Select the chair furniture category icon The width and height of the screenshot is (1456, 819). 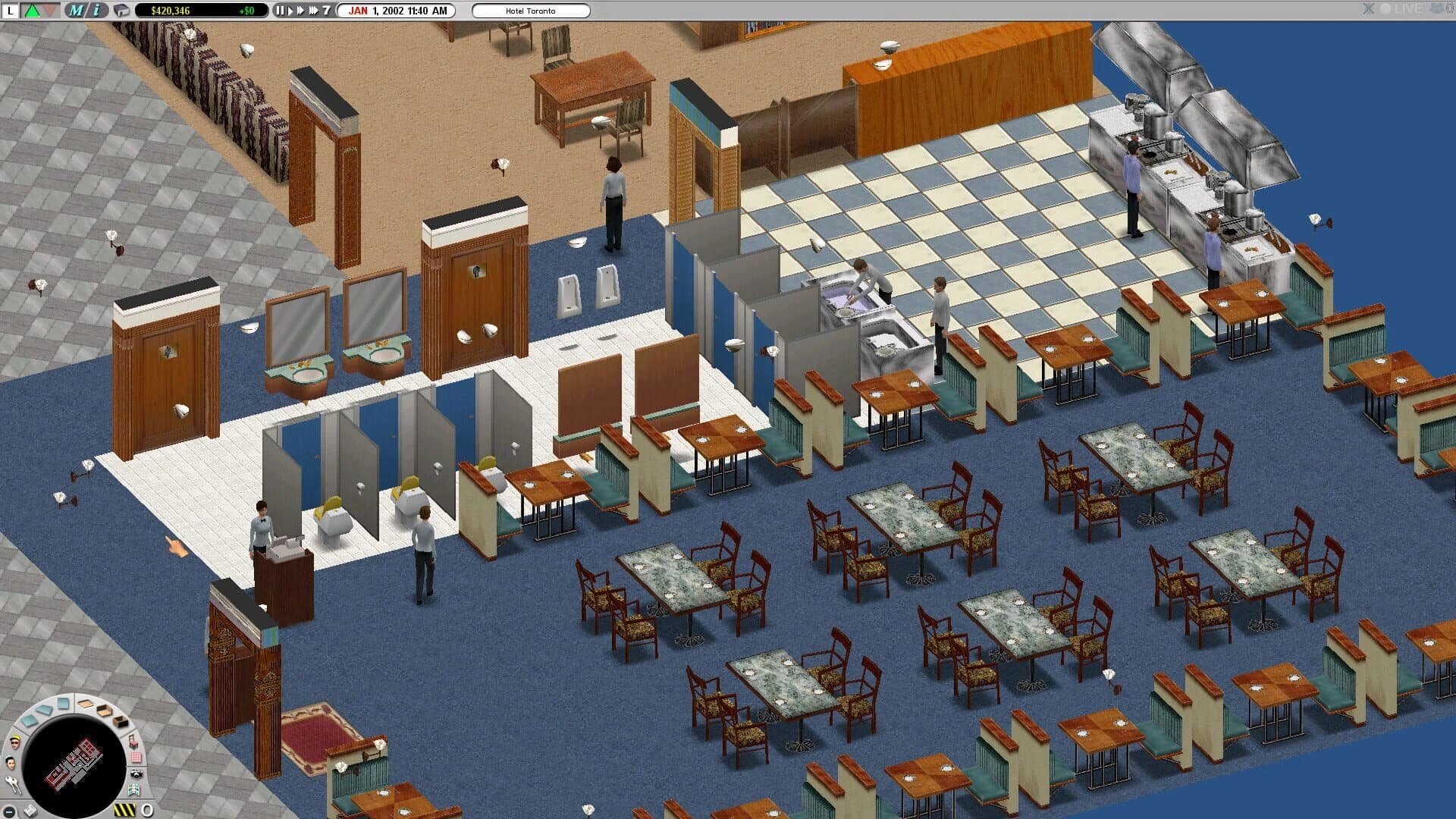click(x=134, y=742)
